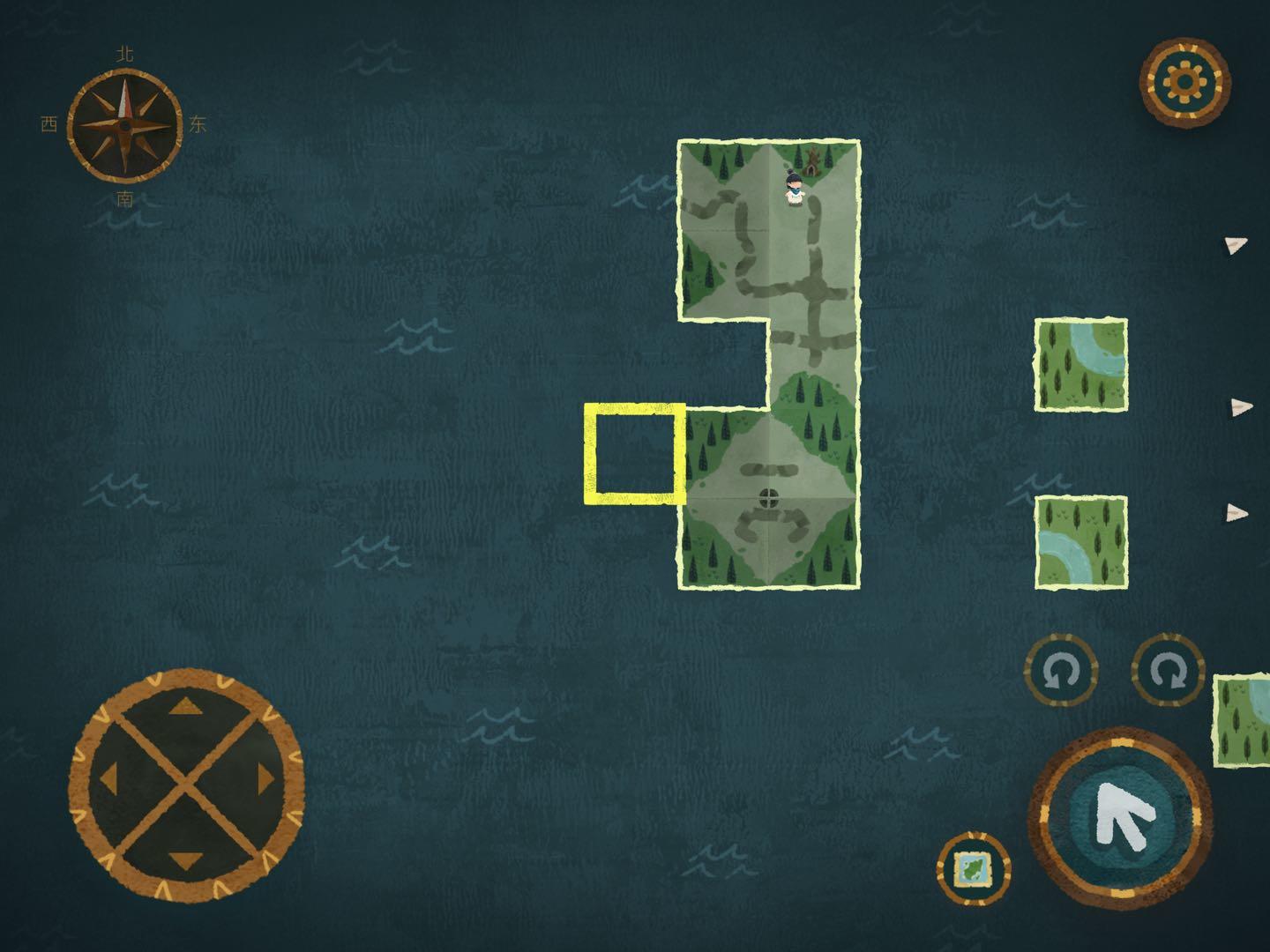Click the compass rose
The image size is (1270, 952).
124,125
